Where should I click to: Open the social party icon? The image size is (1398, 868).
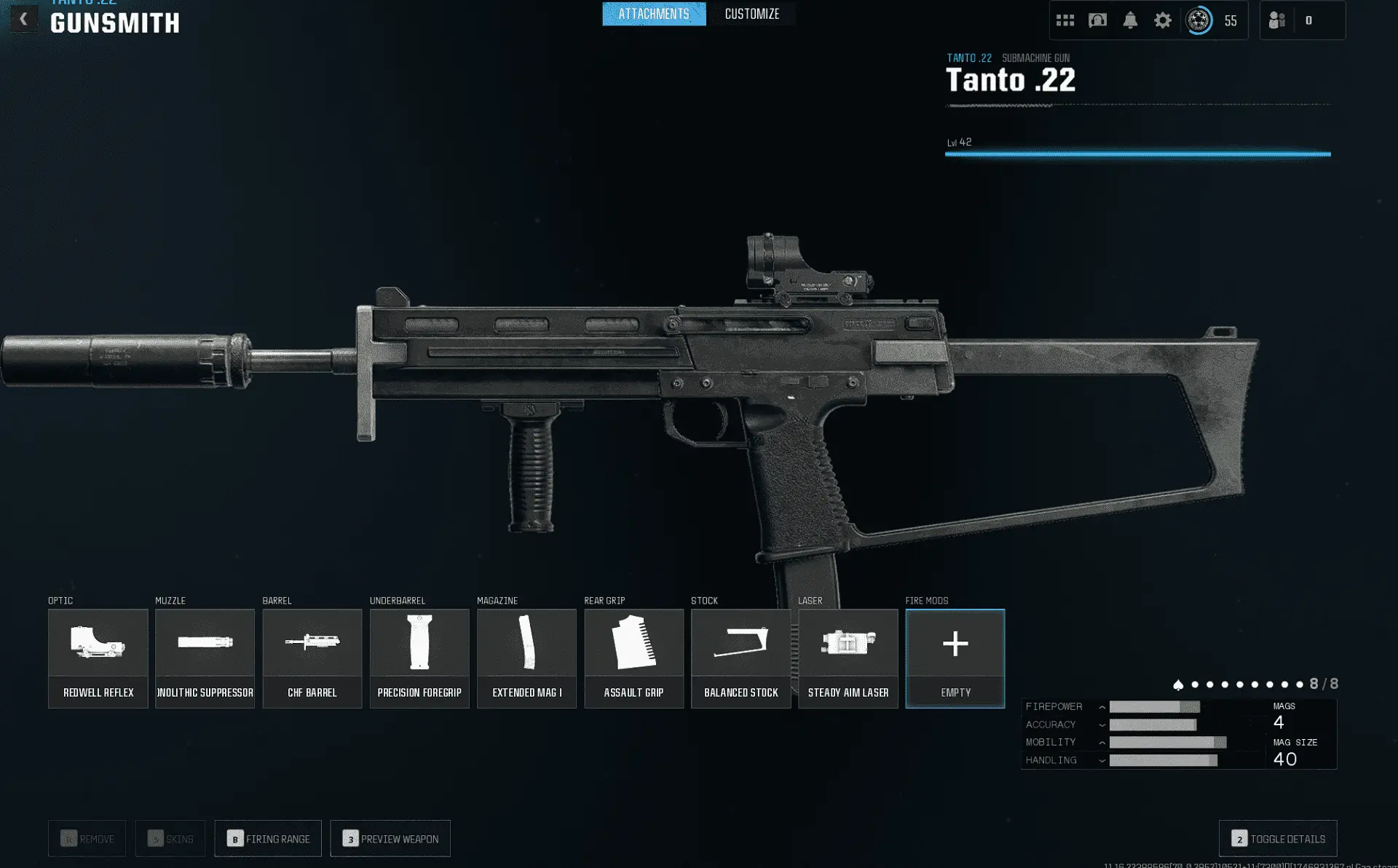coord(1277,20)
